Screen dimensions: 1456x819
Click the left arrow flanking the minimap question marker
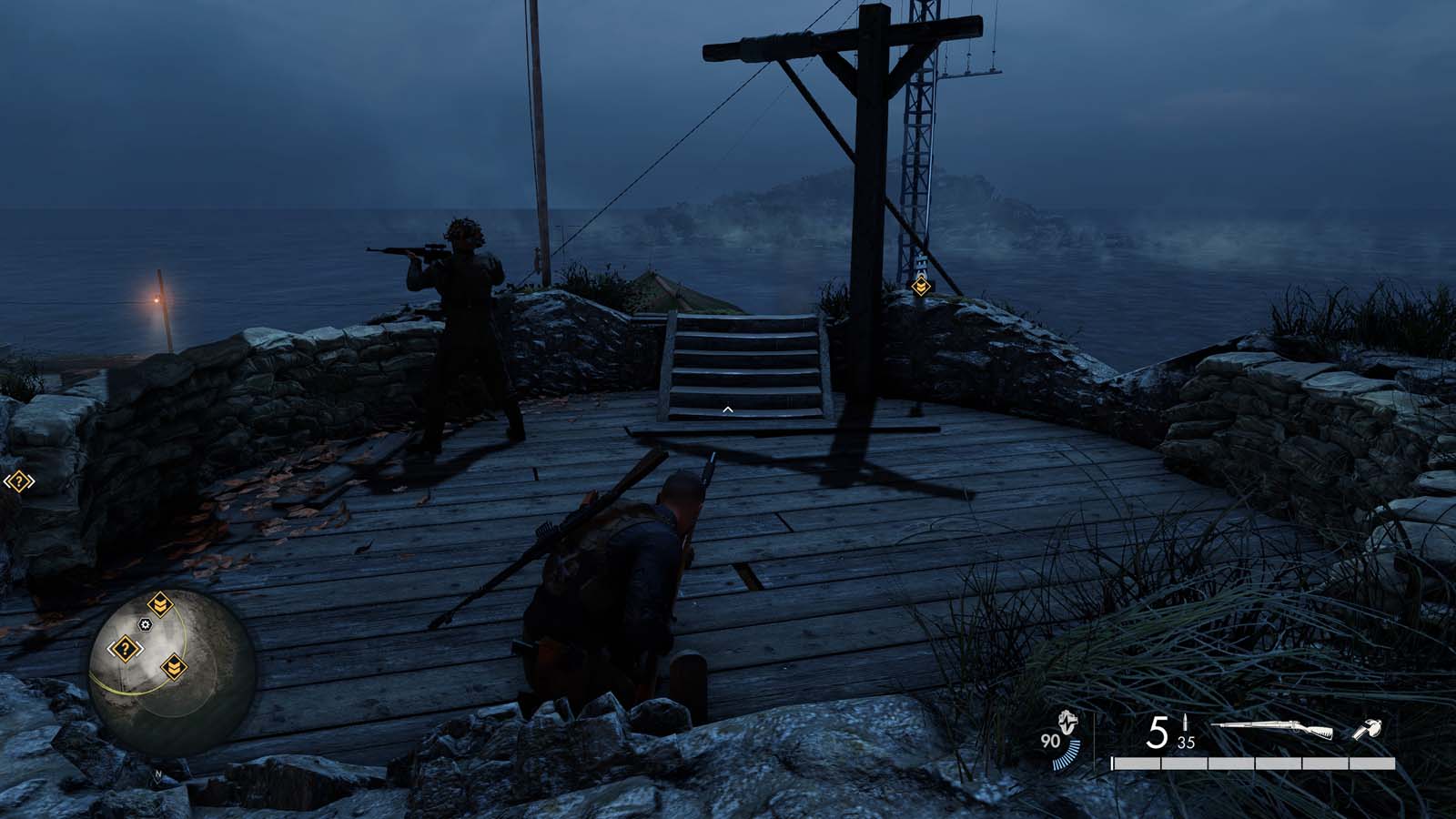111,648
